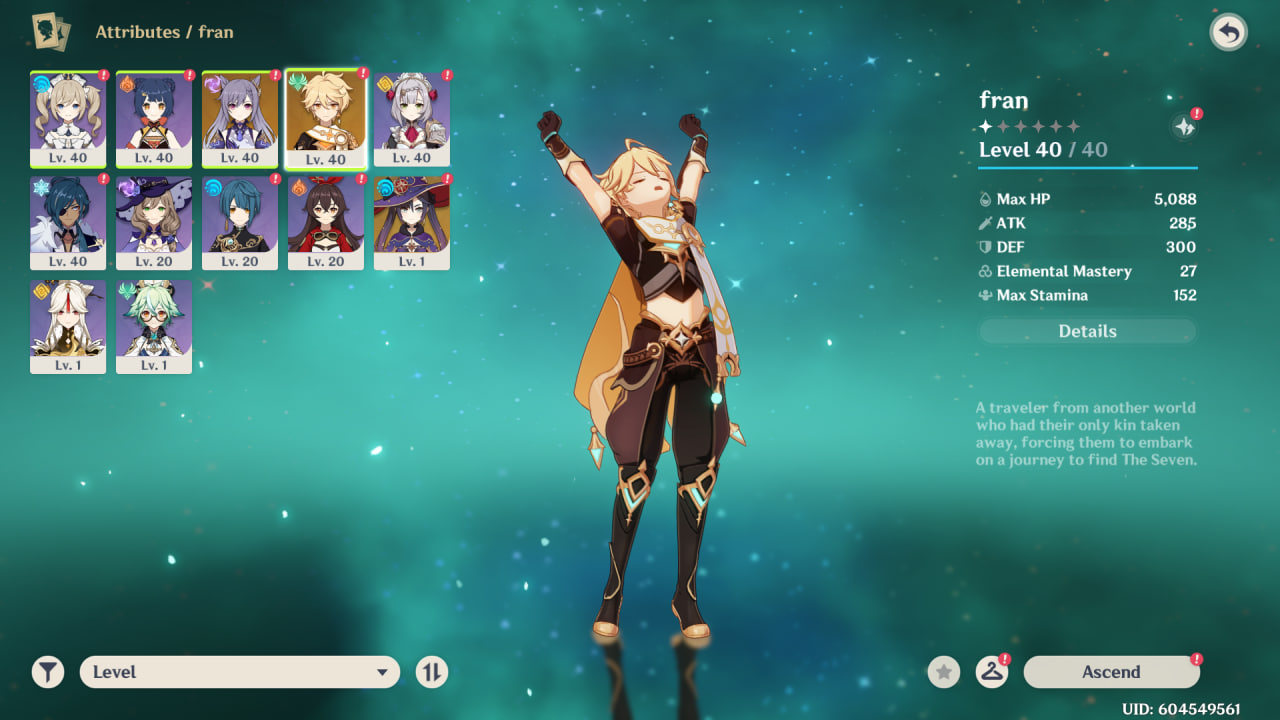
Task: Pick the blonde Traveler portrait
Action: 326,119
